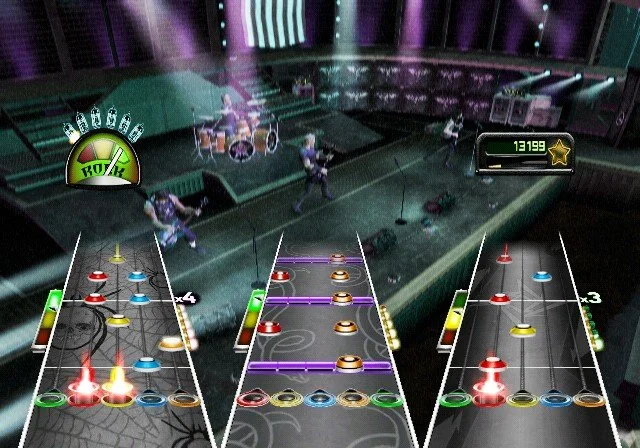The height and width of the screenshot is (448, 640).
Task: Tap the orange pad on the drum highway
Action: [352, 400]
